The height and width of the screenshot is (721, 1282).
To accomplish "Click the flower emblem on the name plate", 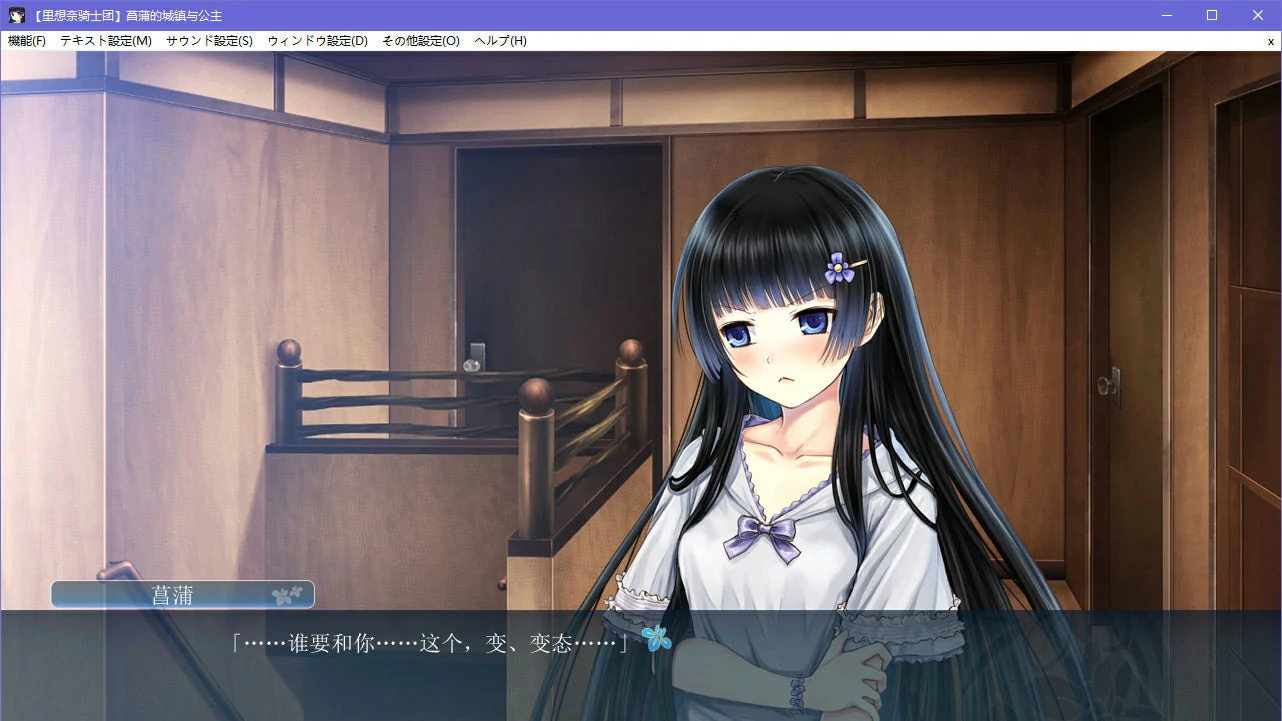I will coord(288,593).
